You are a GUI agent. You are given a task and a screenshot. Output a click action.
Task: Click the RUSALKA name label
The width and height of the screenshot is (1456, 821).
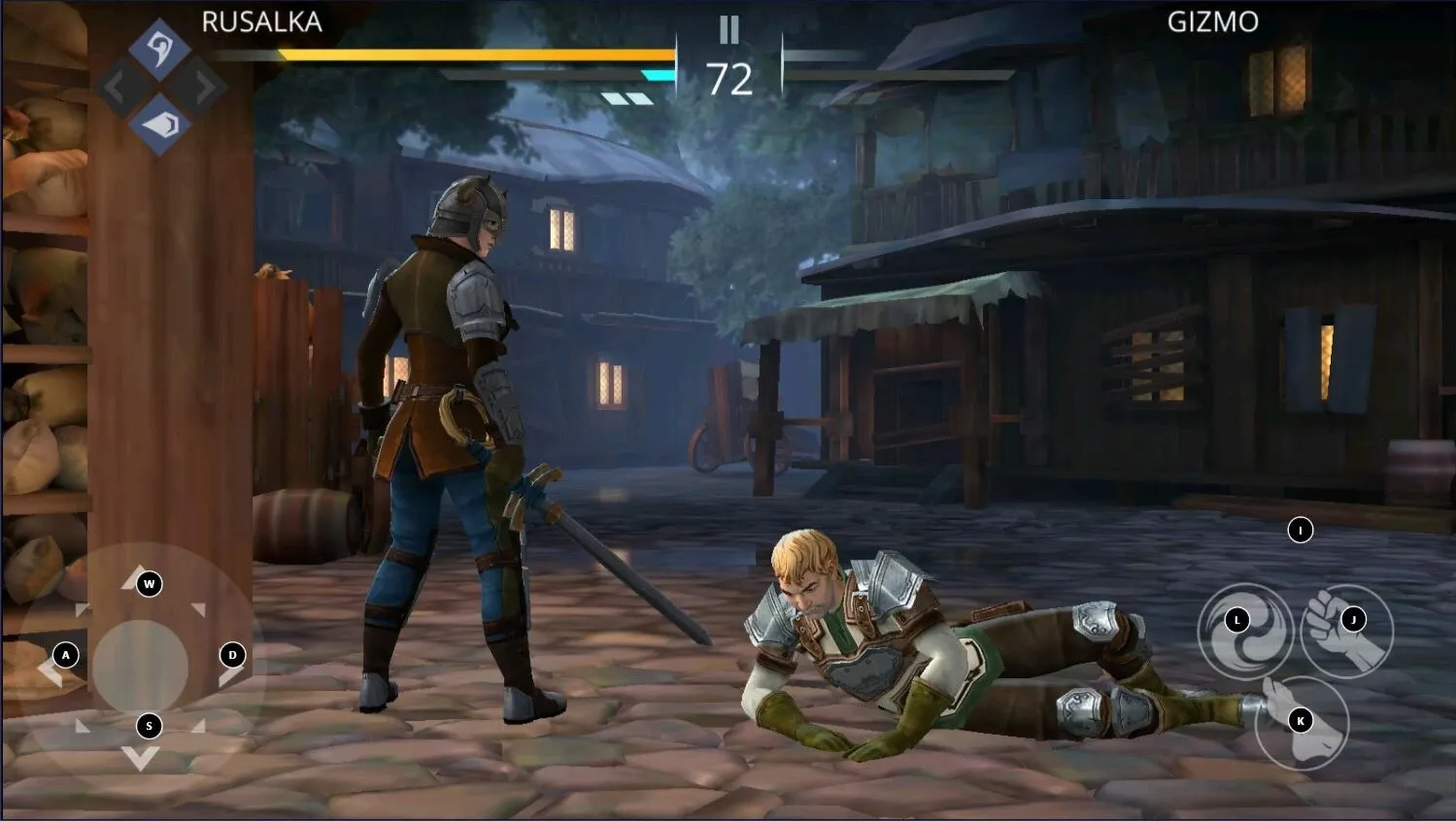[x=260, y=19]
